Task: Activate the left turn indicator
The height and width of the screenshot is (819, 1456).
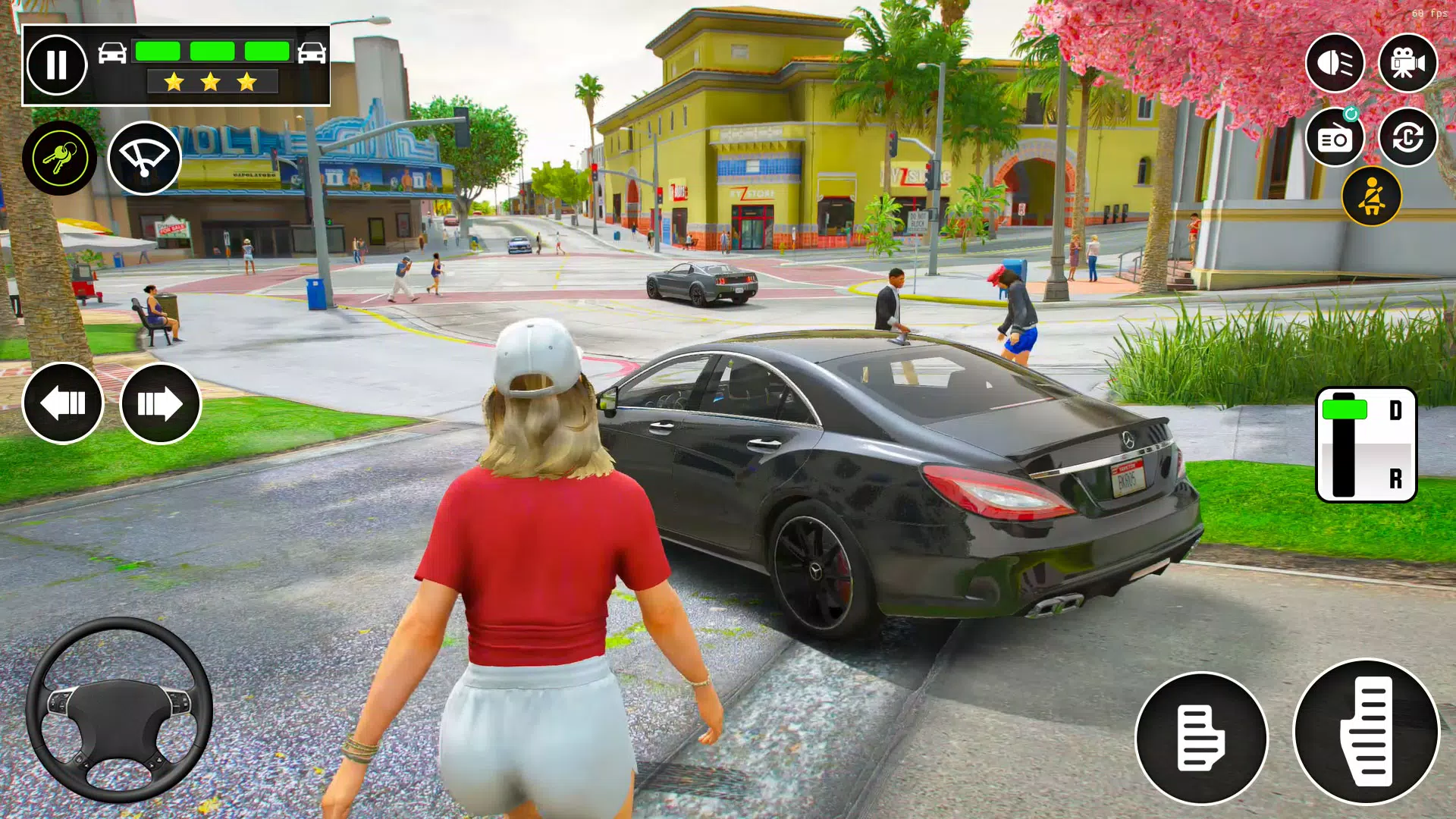Action: (x=63, y=403)
